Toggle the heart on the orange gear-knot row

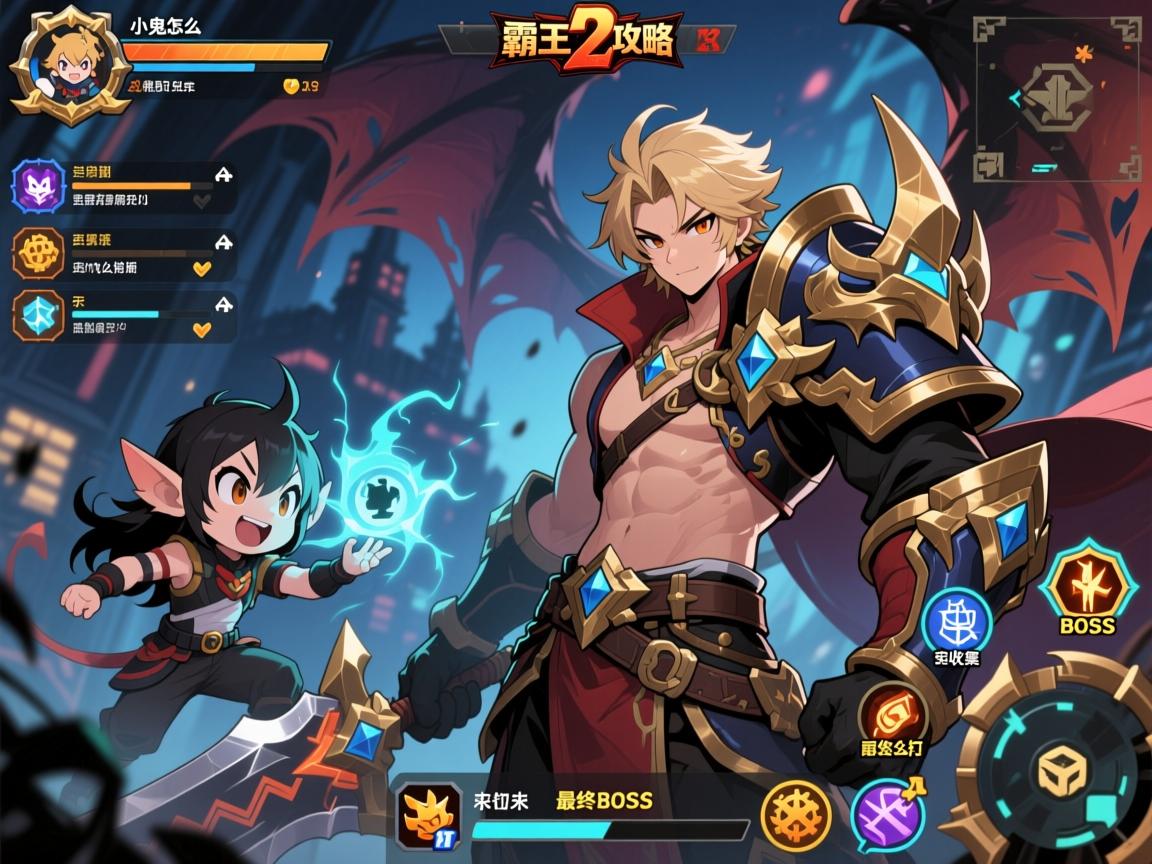coord(202,267)
